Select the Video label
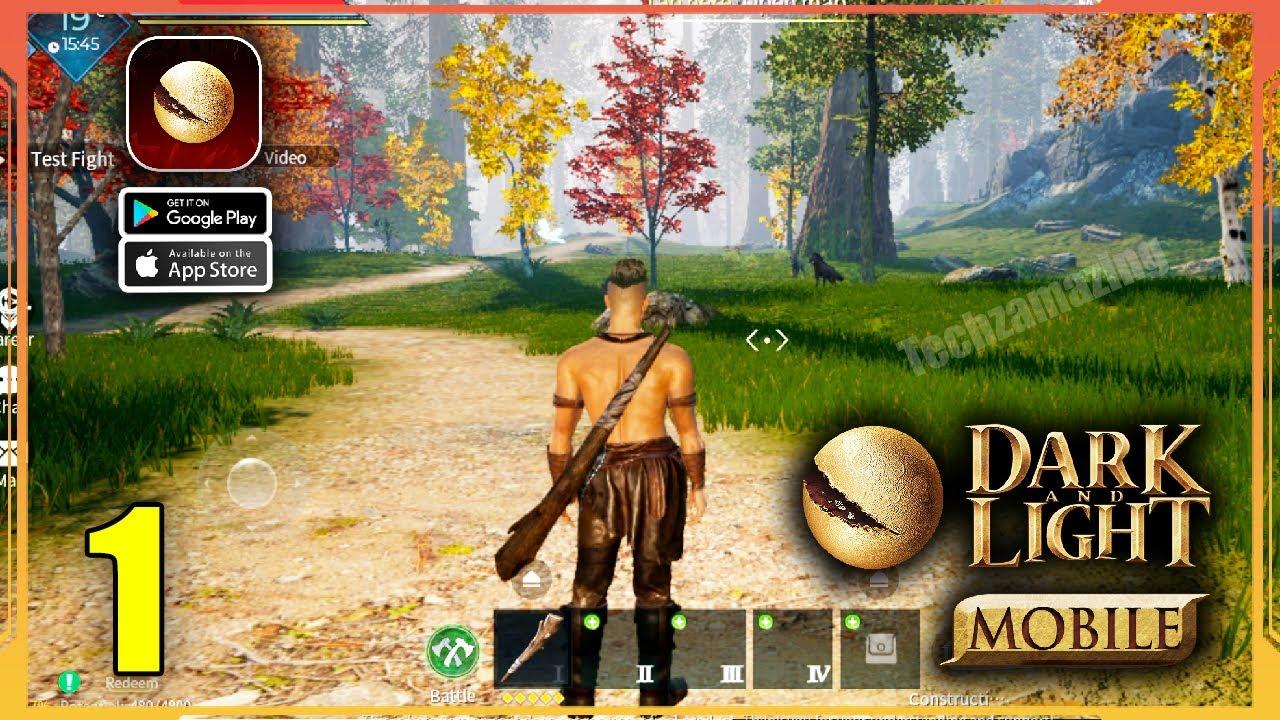This screenshot has height=720, width=1280. click(x=283, y=156)
